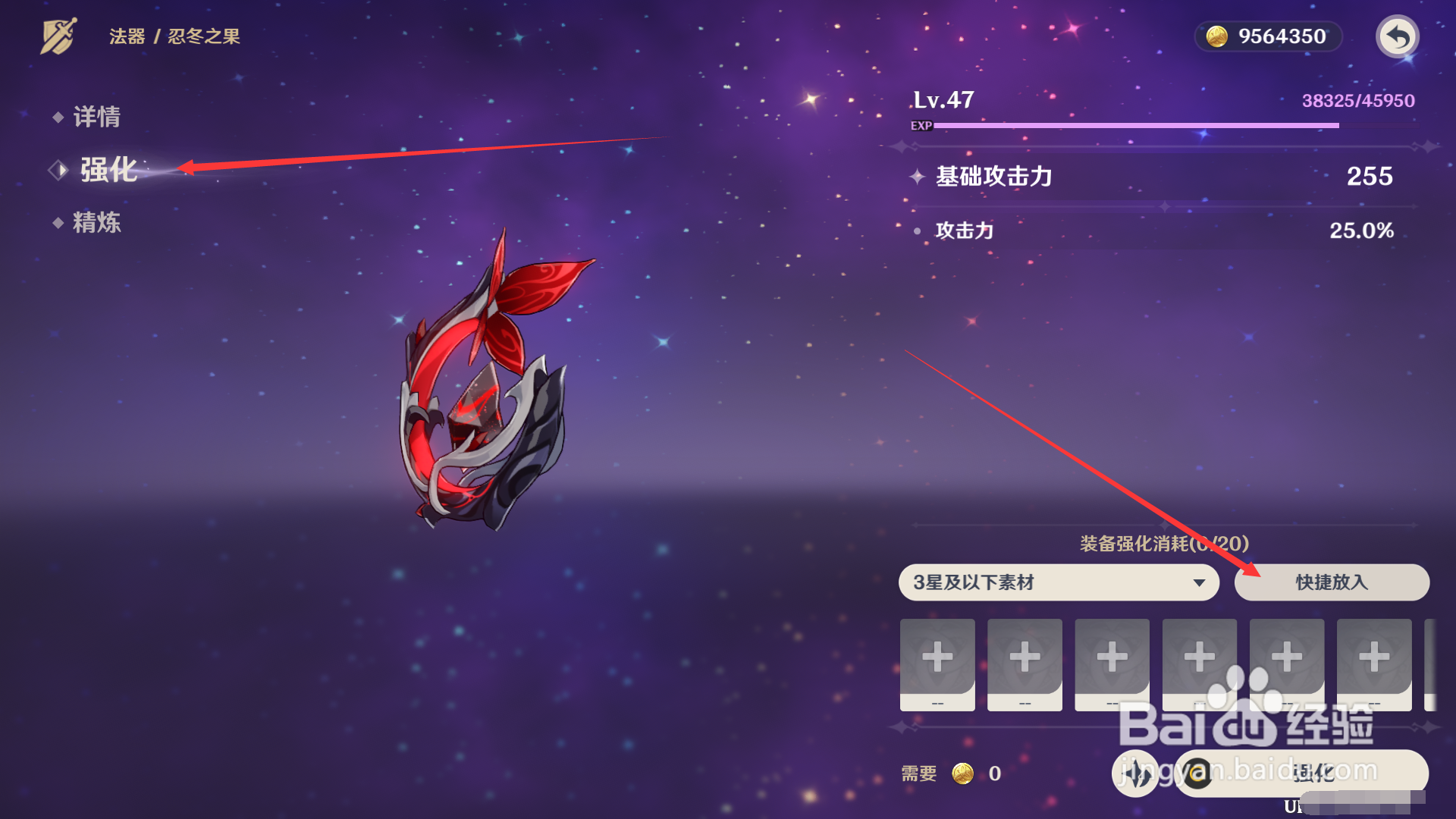Image resolution: width=1456 pixels, height=819 pixels.
Task: Click the plus on the last material slot
Action: [1374, 658]
